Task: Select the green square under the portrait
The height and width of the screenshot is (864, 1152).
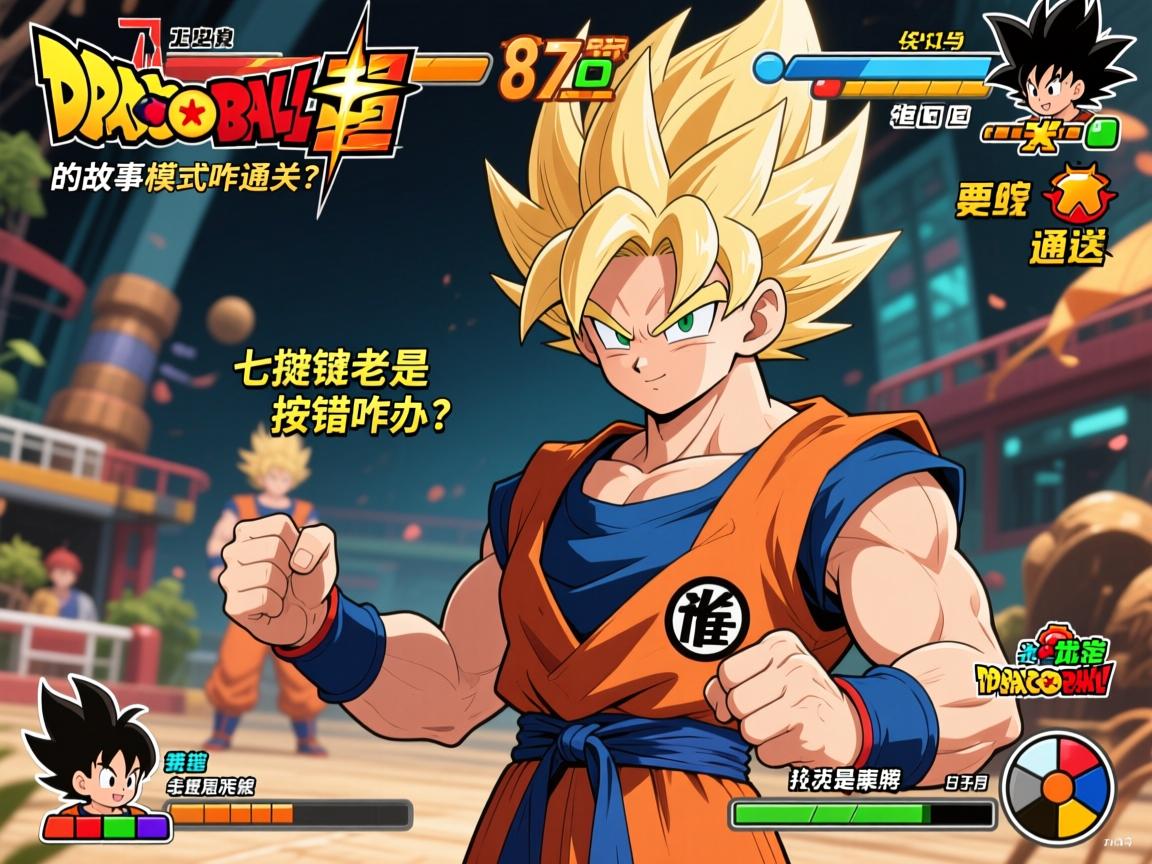Action: click(117, 827)
